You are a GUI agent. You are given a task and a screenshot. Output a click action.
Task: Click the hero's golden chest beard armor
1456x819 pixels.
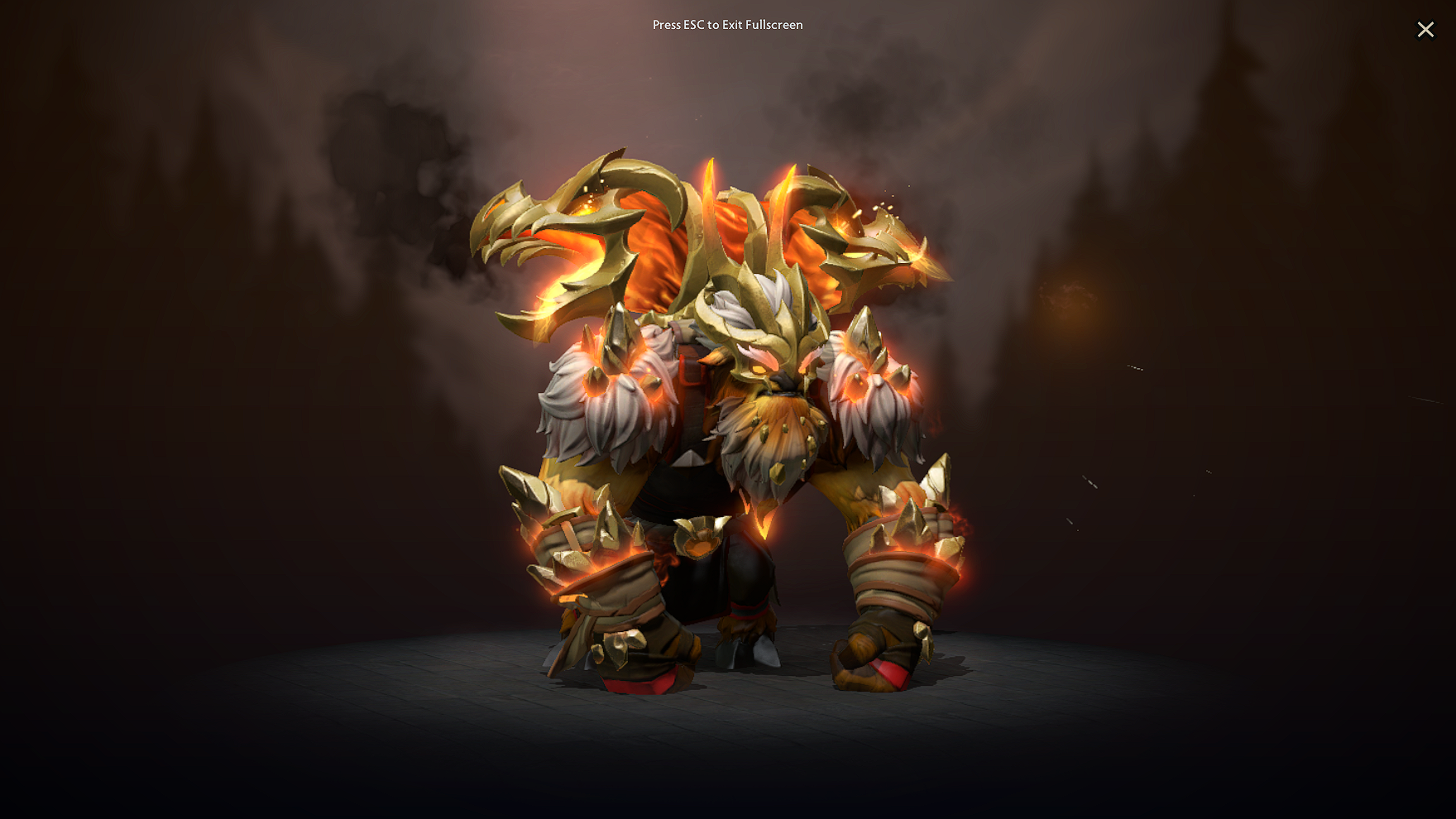point(769,447)
